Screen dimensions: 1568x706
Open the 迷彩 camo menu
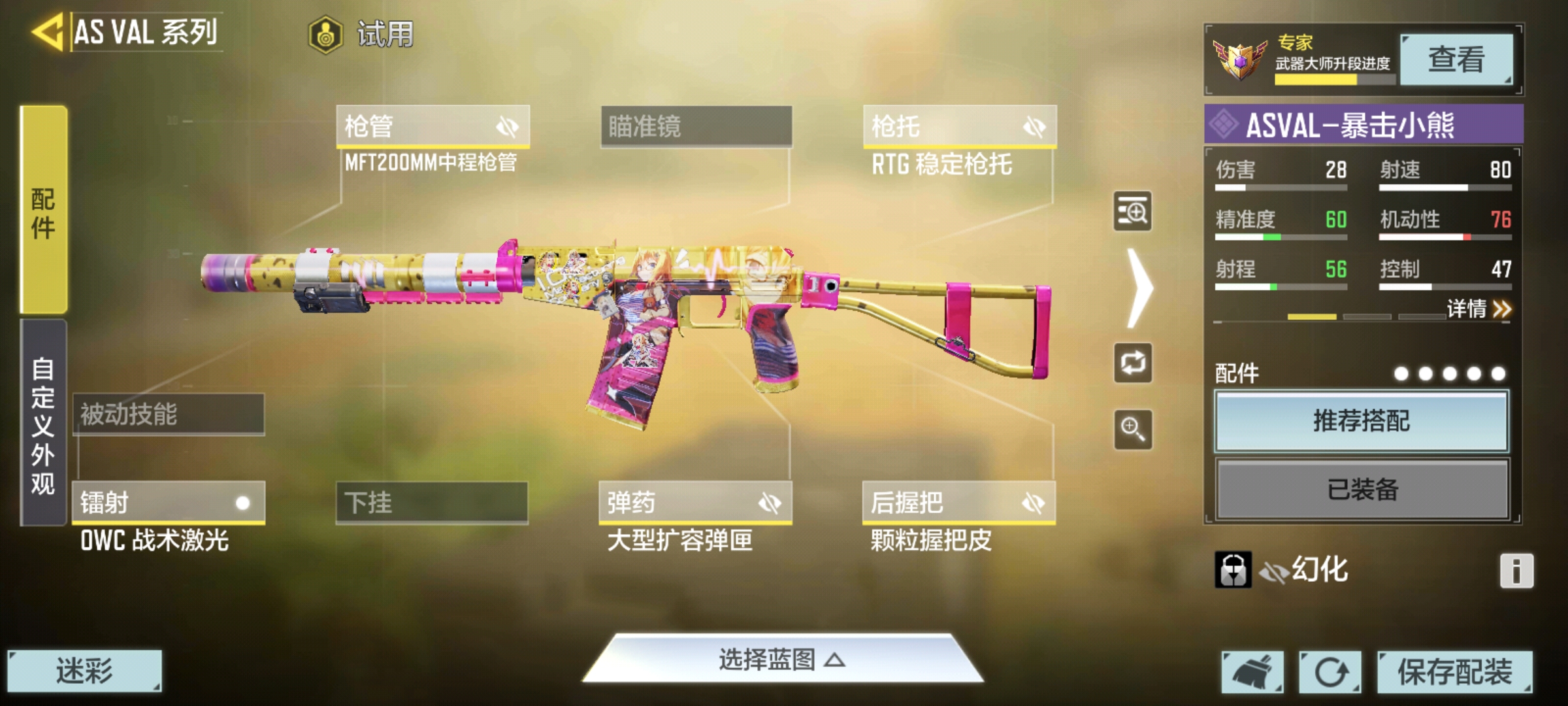(84, 671)
